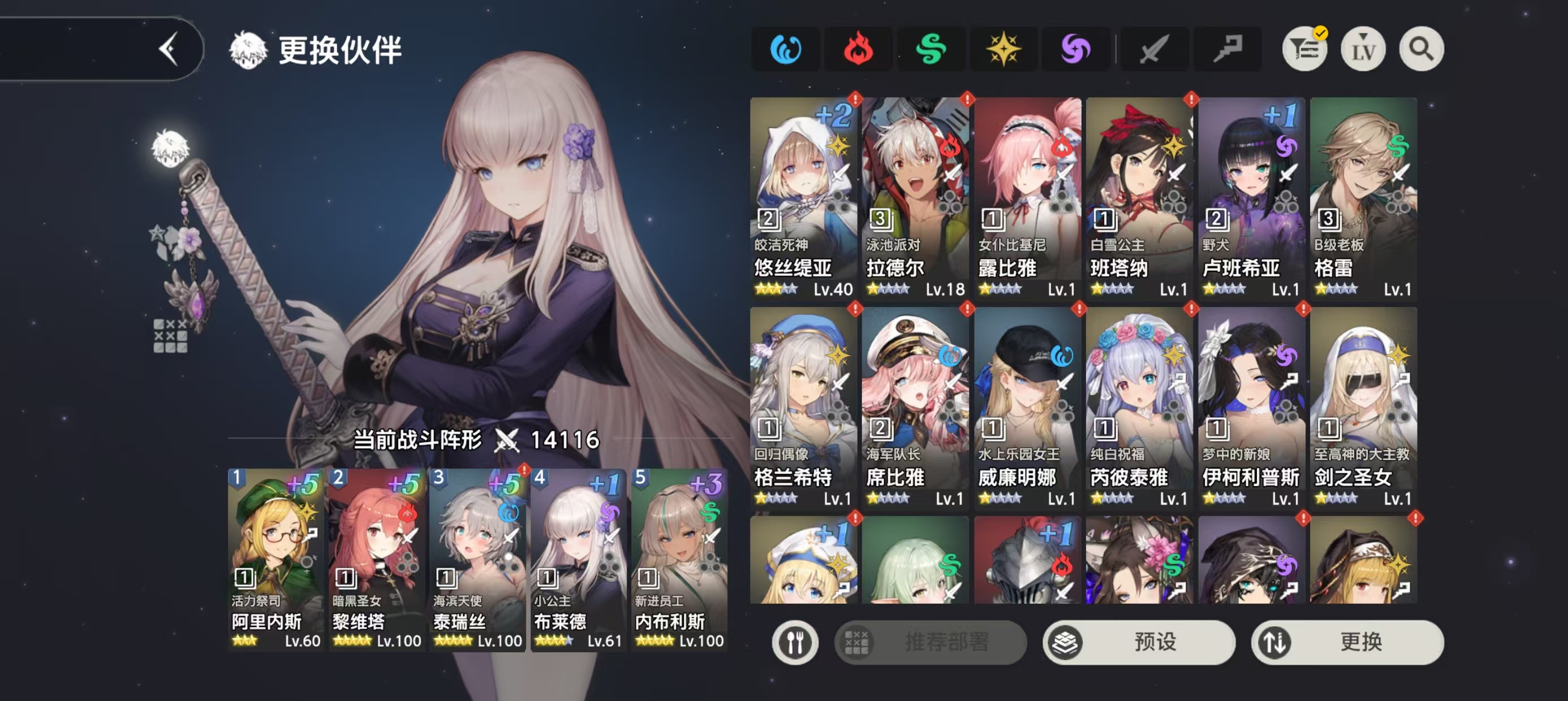The width and height of the screenshot is (1568, 701).
Task: Select the 剑之圣女 partner card
Action: [x=1363, y=406]
